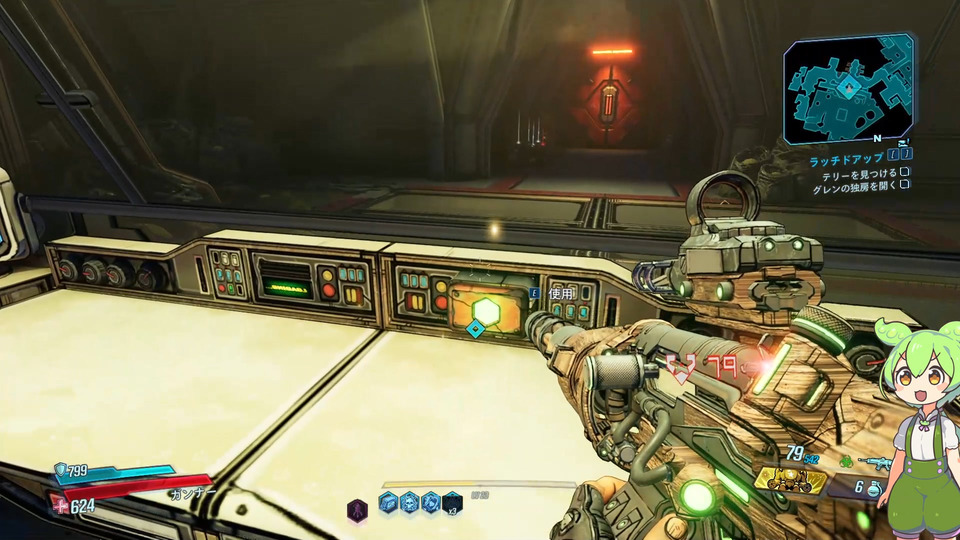This screenshot has width=960, height=540.
Task: Select the purple hexagon skill icon
Action: coord(357,508)
